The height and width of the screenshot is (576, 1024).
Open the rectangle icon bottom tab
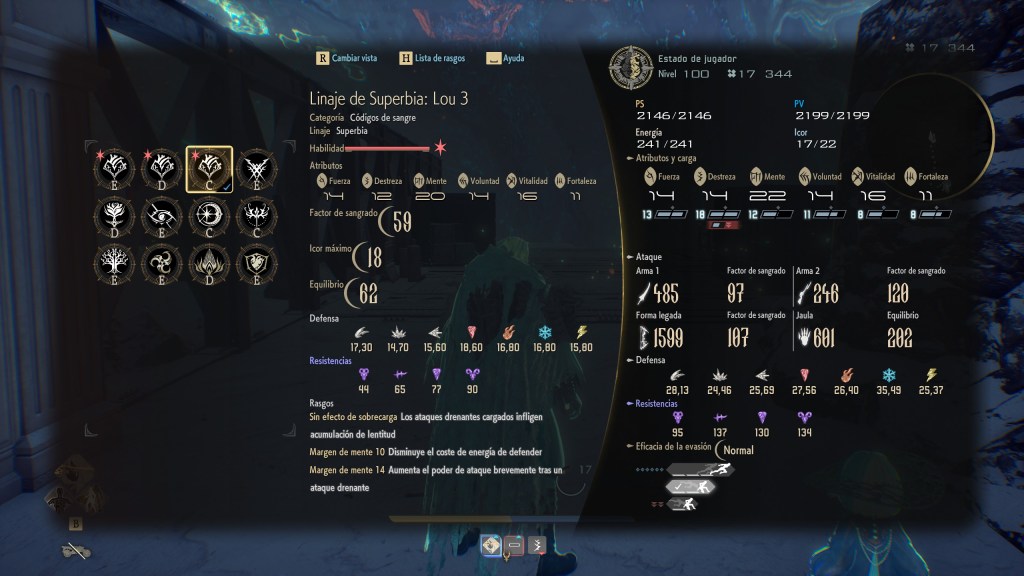(x=513, y=545)
